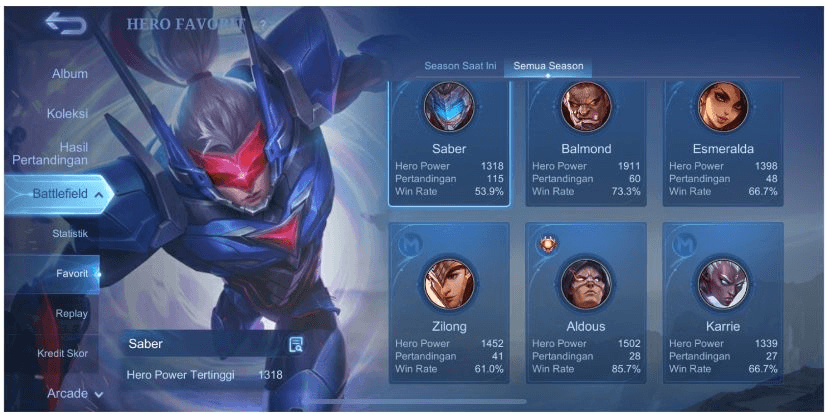Open the Kredit Skor submenu

click(63, 353)
